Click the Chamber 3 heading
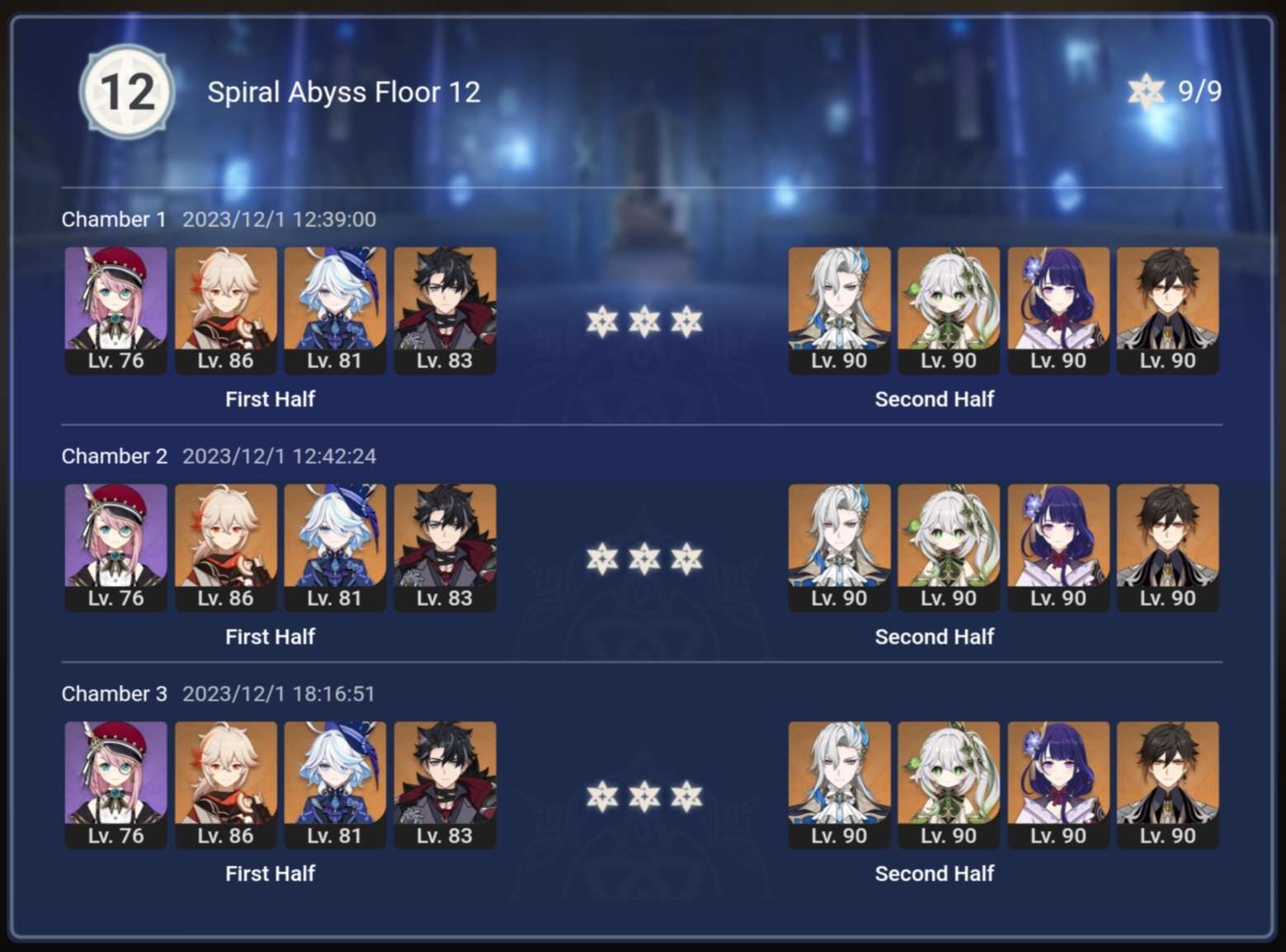 114,694
